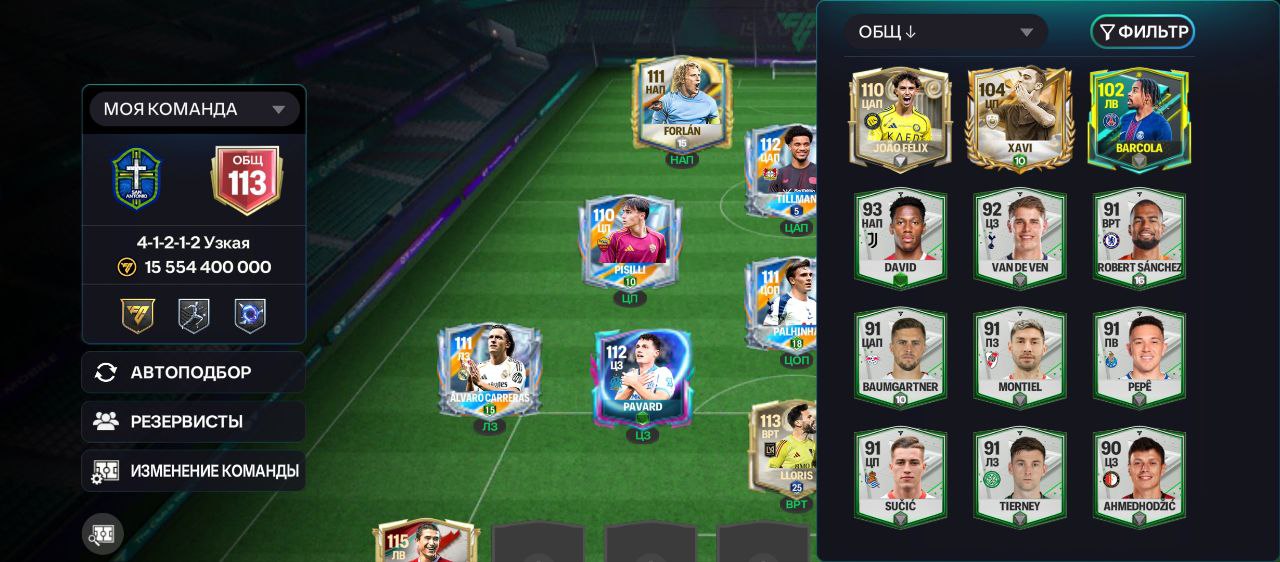Screen dimensions: 1280x562
Task: Open the Моя команда dropdown
Action: tap(194, 109)
